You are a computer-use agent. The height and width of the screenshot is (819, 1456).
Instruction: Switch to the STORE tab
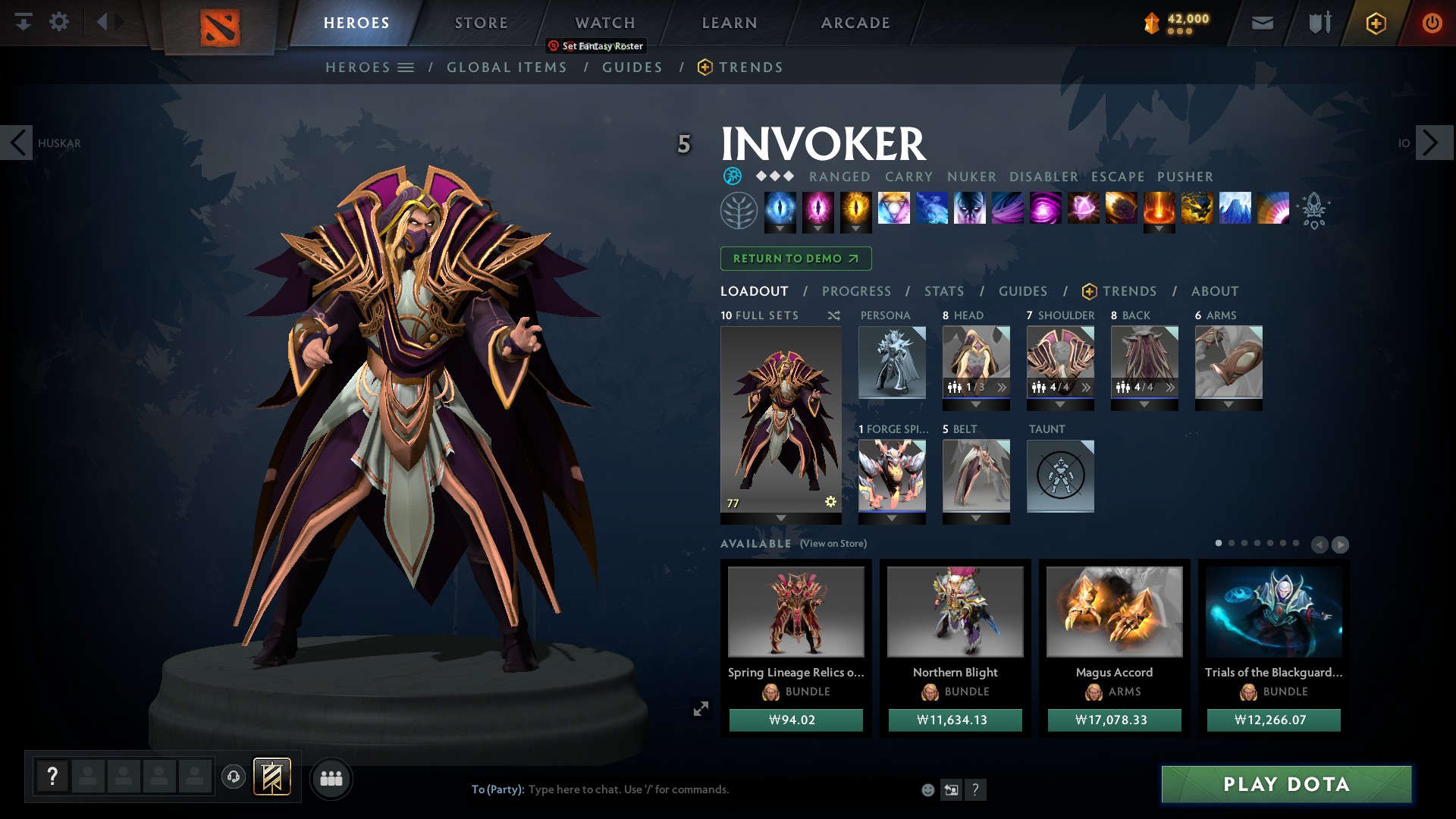point(480,23)
